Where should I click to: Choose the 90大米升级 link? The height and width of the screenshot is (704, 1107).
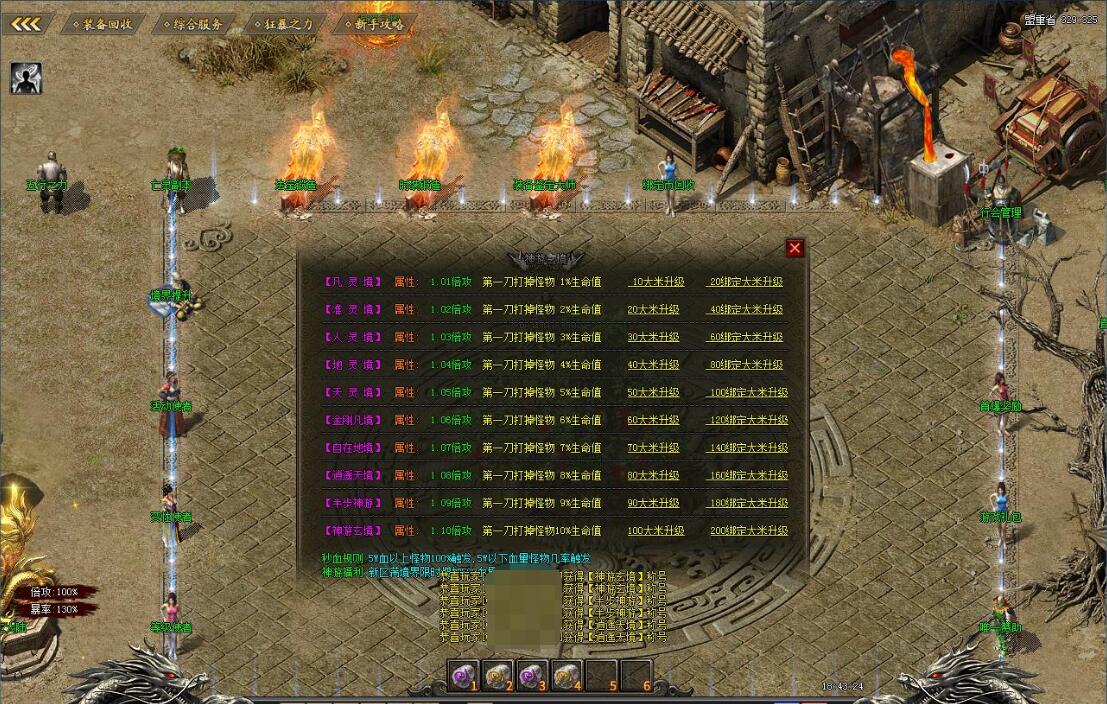pos(653,503)
